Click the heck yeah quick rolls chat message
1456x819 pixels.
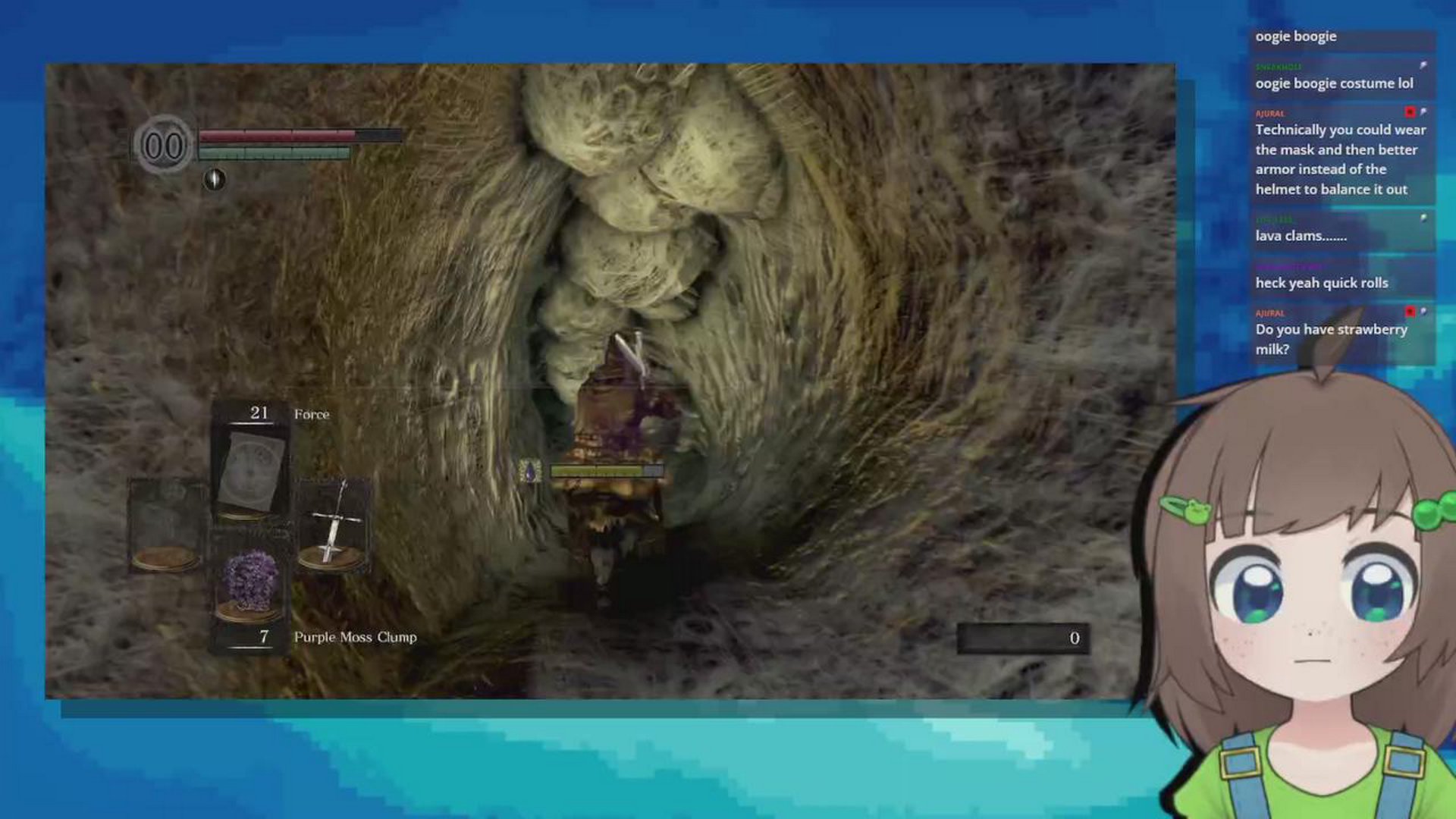tap(1321, 282)
